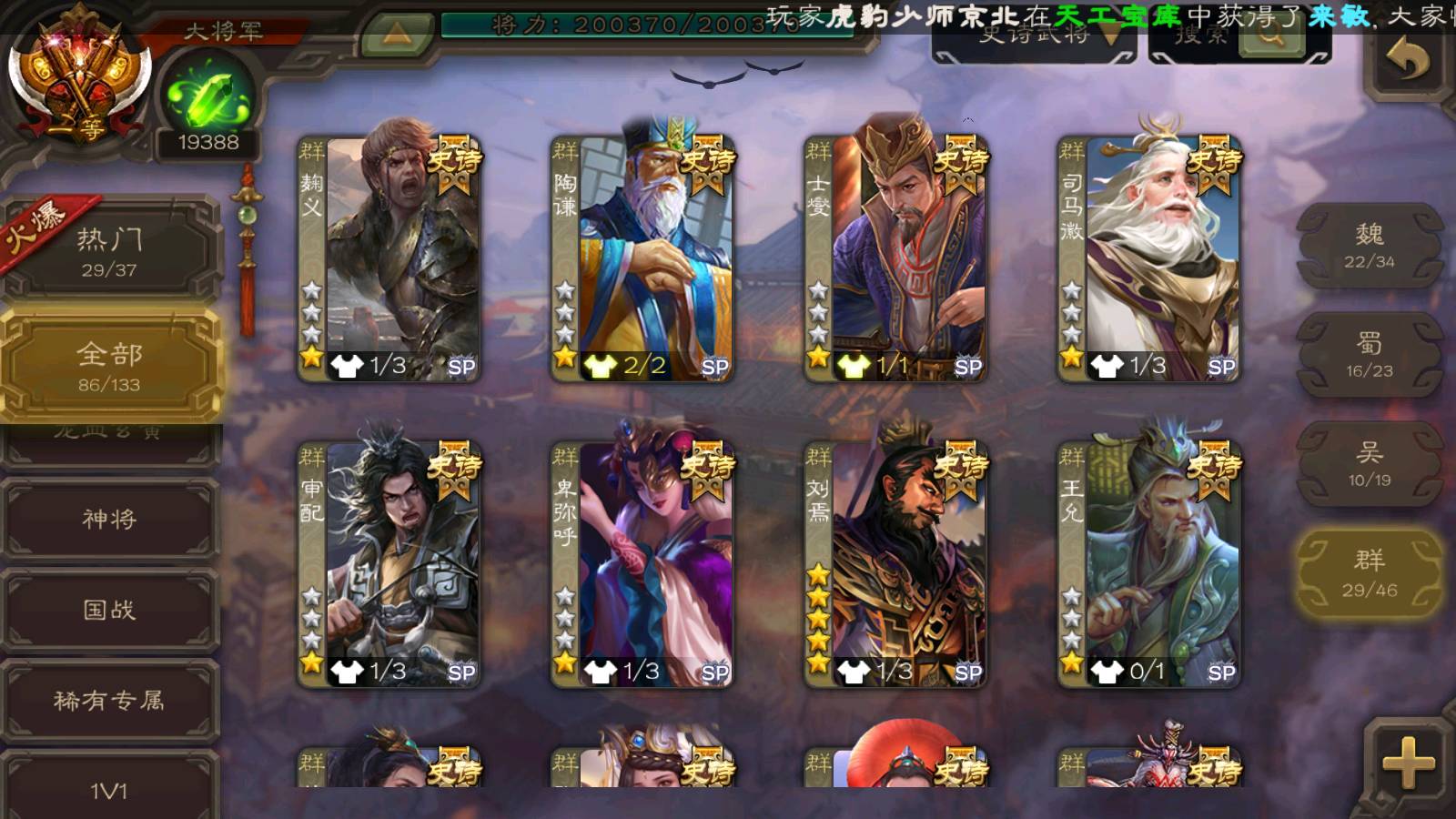
Task: Click the golden plus button
Action: pos(1408,763)
